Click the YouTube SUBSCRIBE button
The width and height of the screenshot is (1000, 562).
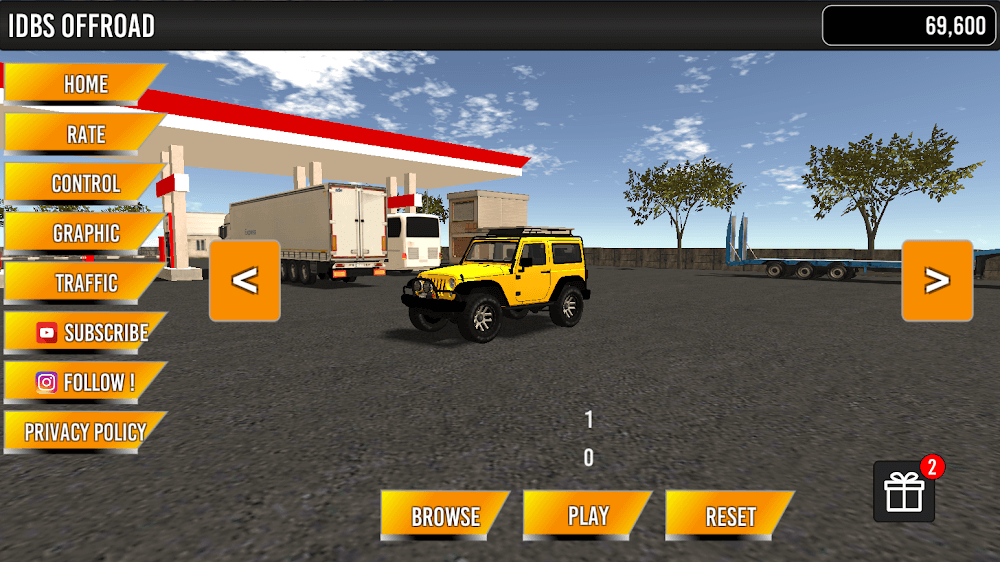point(90,333)
